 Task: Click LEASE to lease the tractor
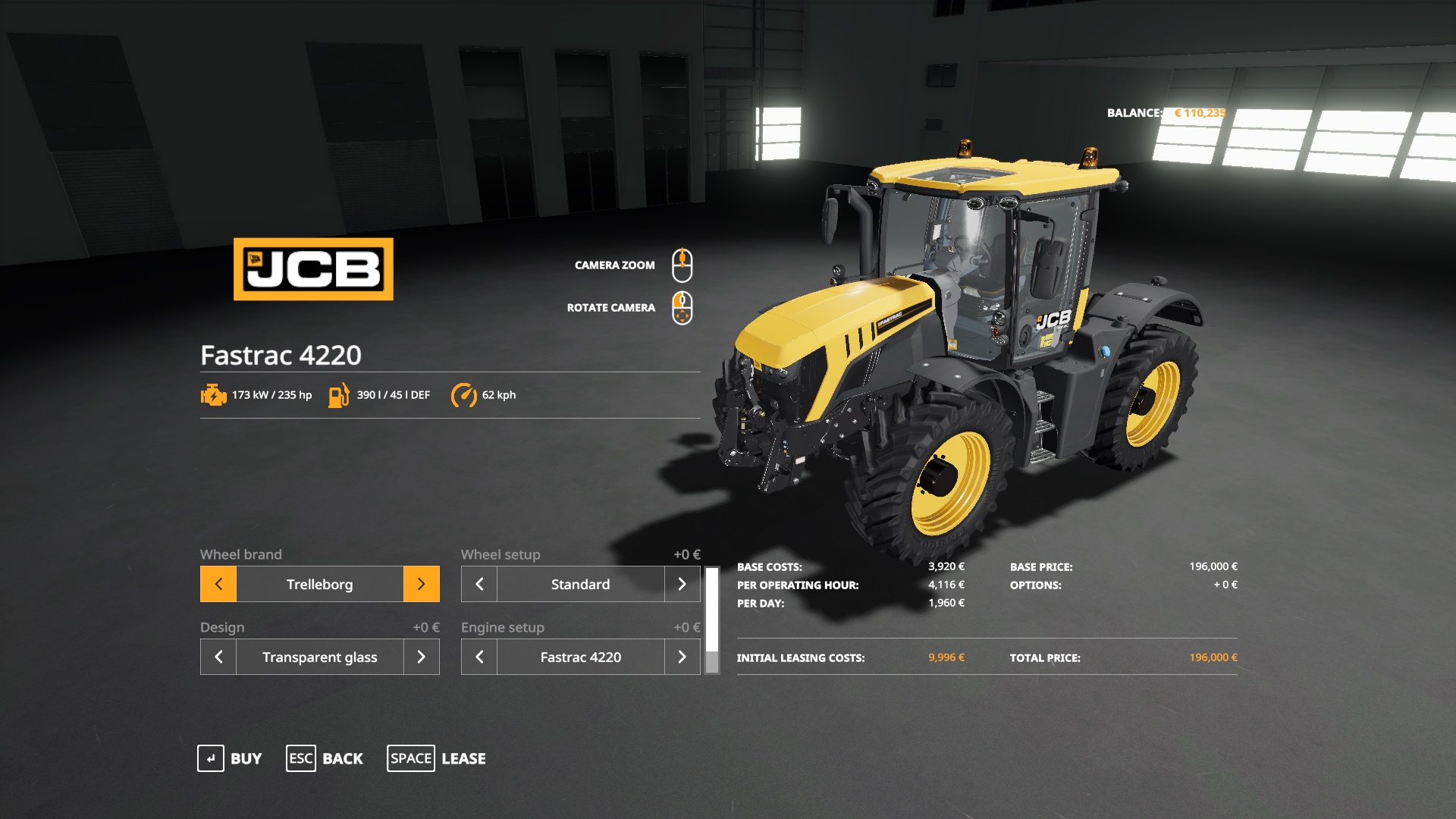pyautogui.click(x=465, y=758)
